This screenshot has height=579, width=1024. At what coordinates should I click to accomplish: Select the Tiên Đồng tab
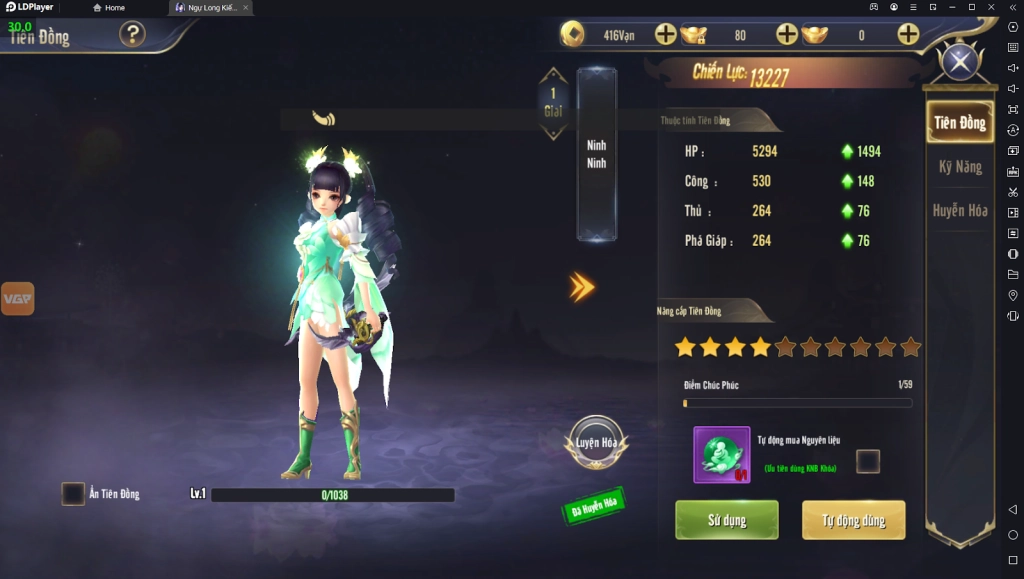[x=959, y=123]
